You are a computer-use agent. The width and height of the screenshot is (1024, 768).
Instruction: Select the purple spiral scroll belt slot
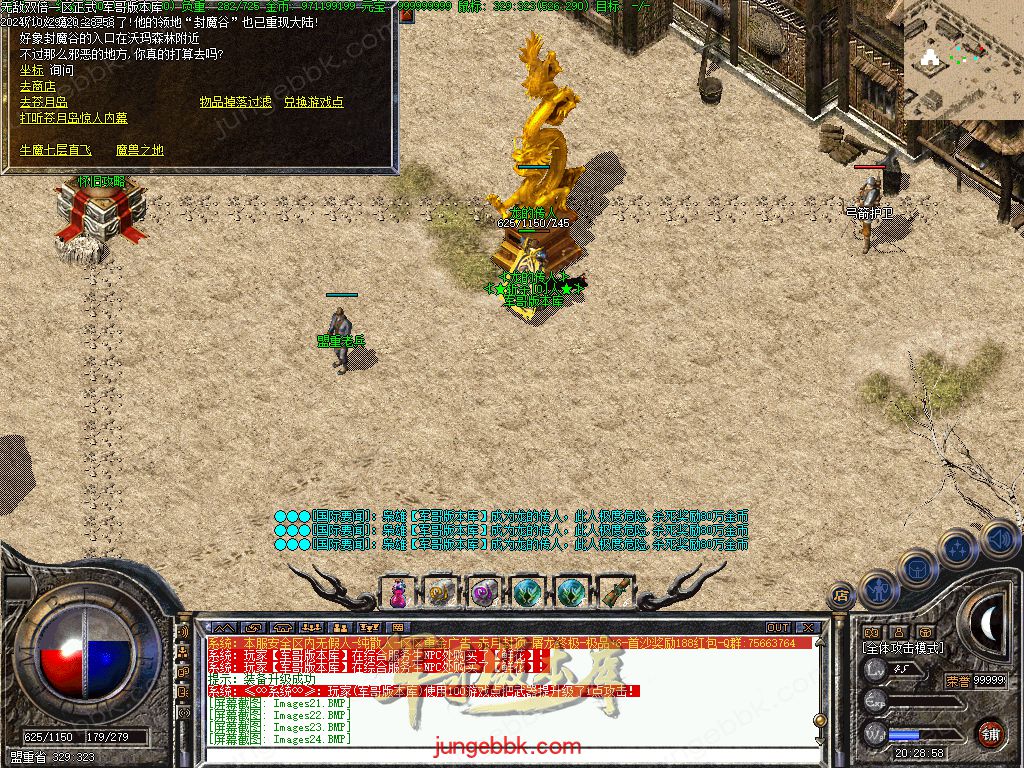(485, 593)
